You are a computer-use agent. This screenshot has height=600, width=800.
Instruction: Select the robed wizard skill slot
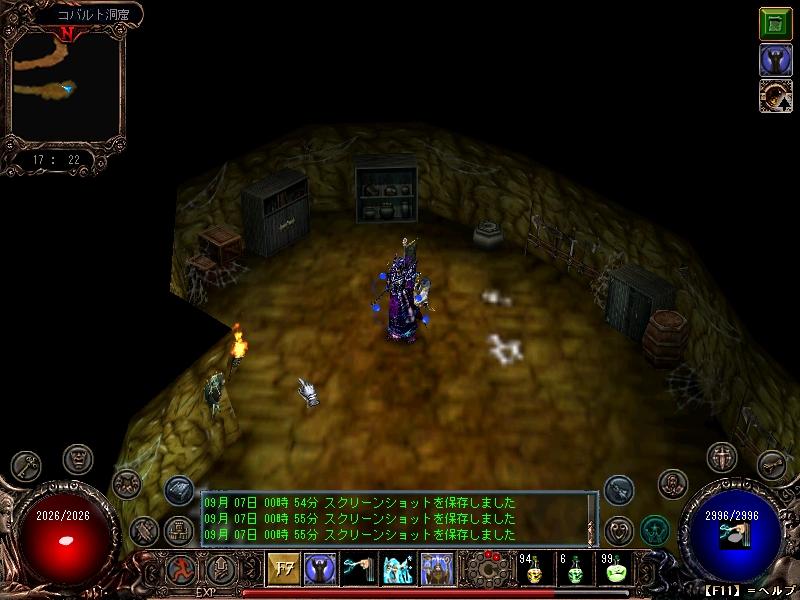436,569
